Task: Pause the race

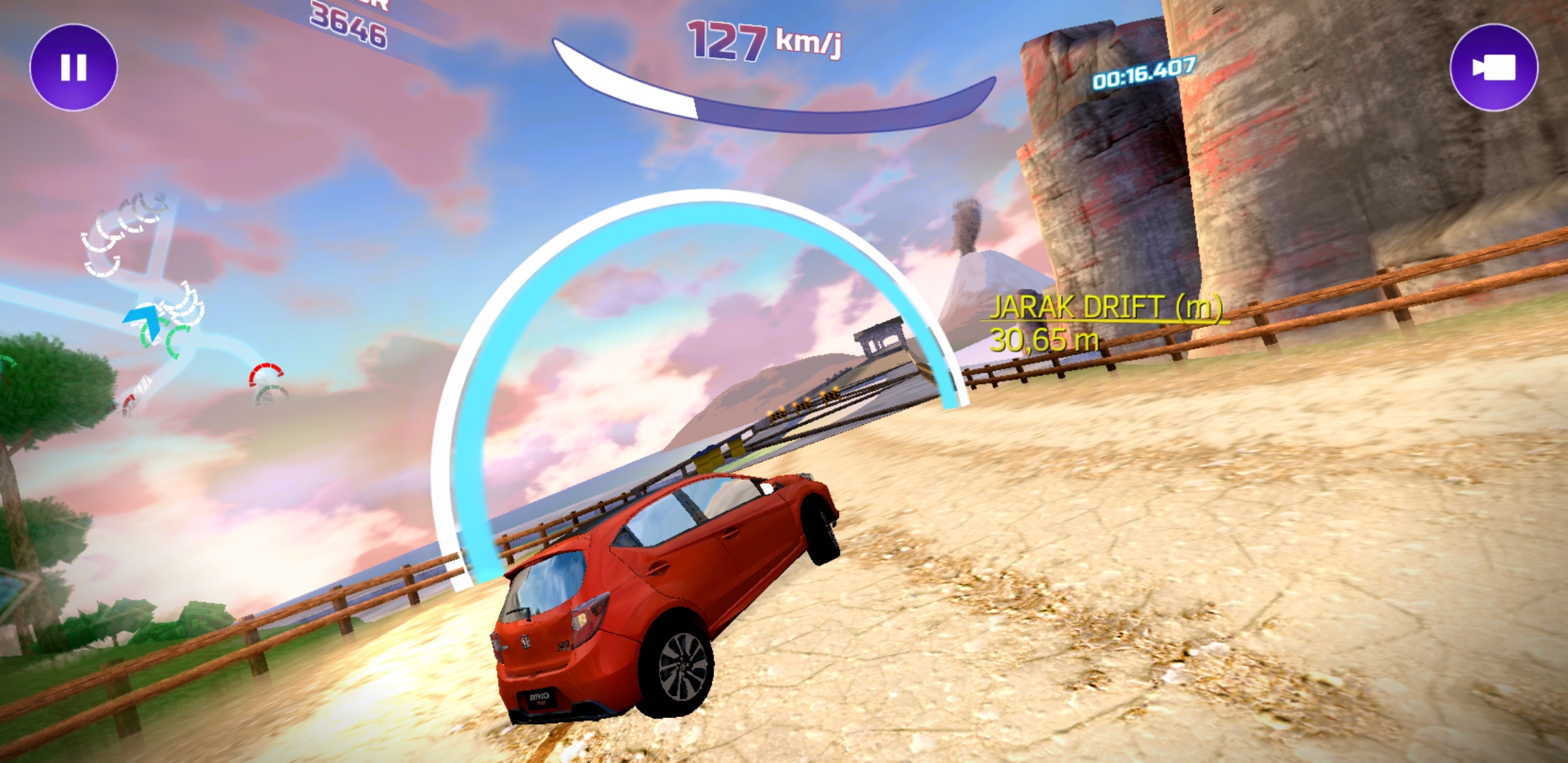Action: 73,68
